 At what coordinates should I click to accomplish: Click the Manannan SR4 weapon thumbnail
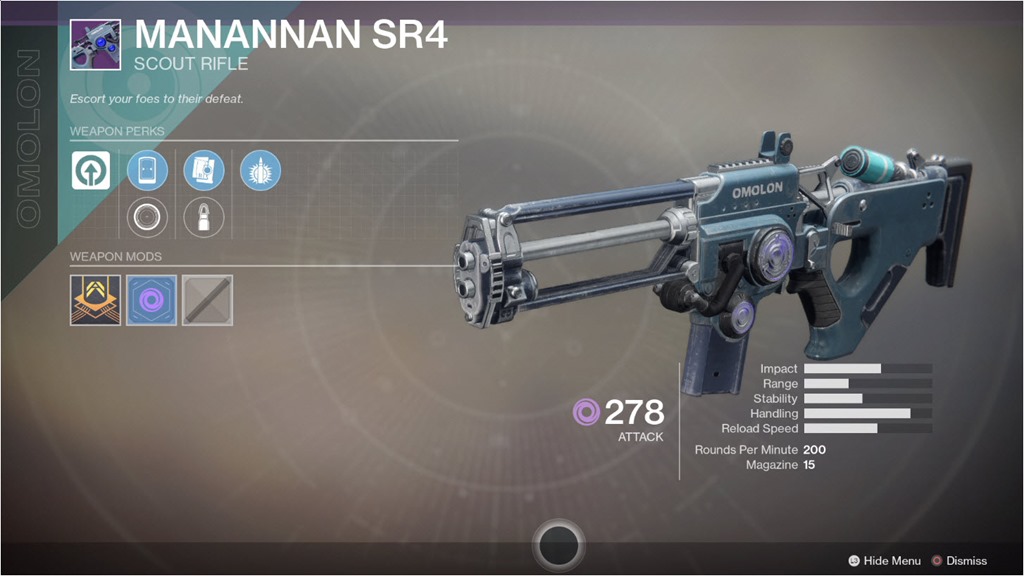(x=95, y=44)
